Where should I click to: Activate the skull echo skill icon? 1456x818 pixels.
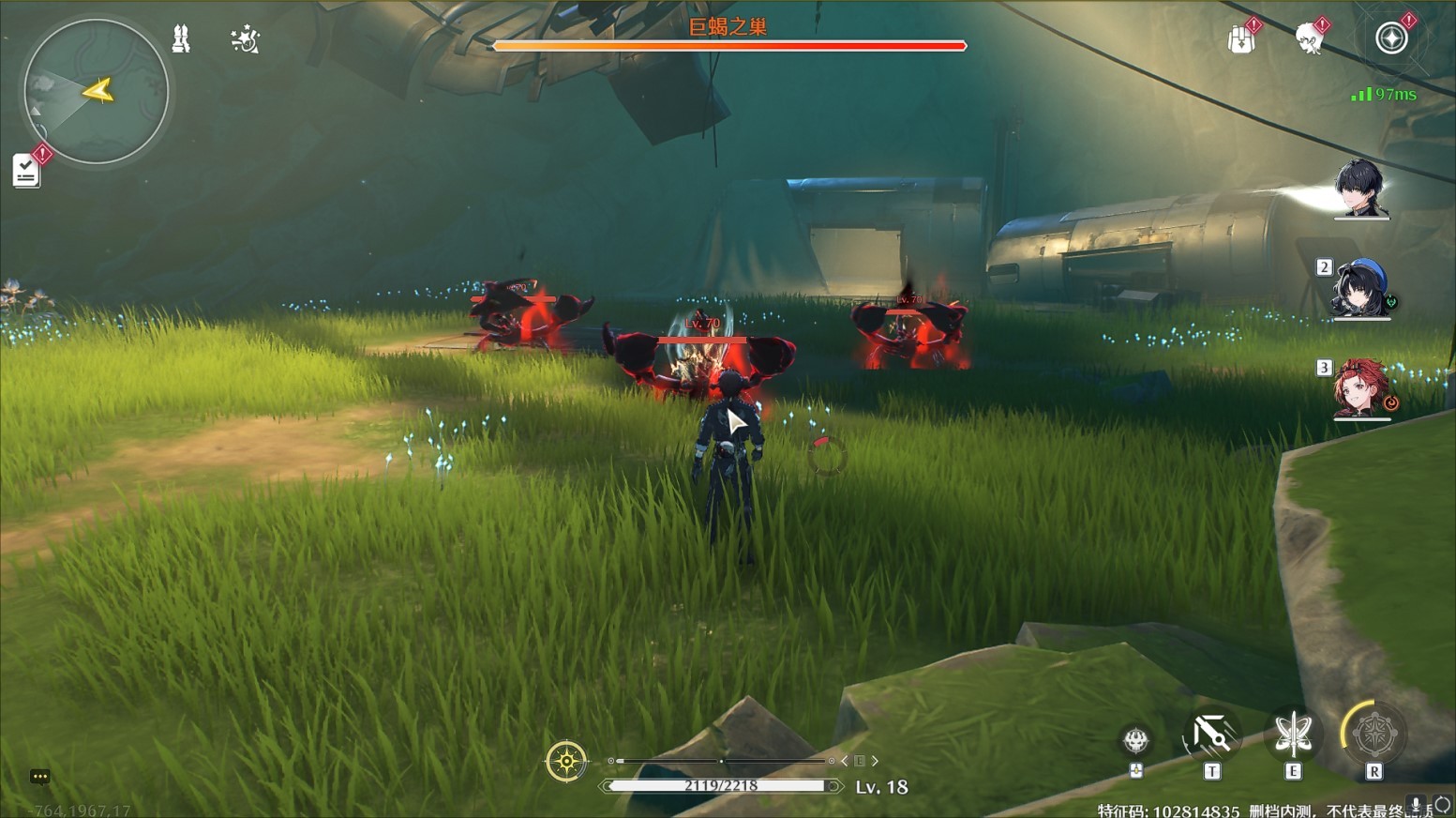click(1136, 741)
